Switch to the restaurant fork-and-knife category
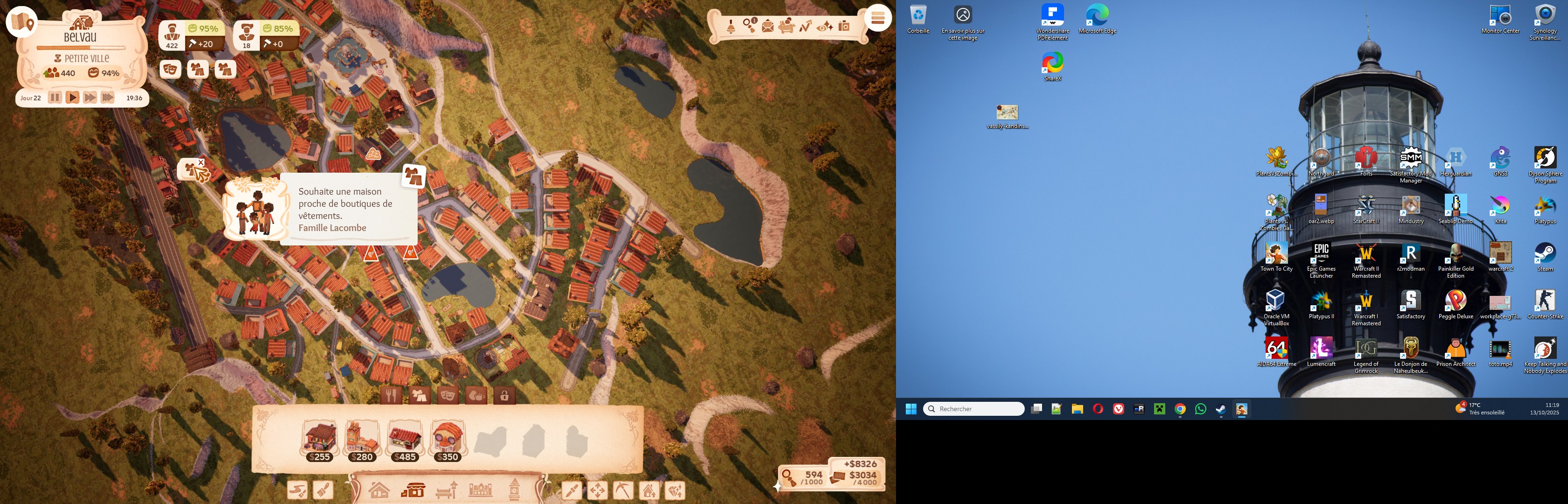 392,396
